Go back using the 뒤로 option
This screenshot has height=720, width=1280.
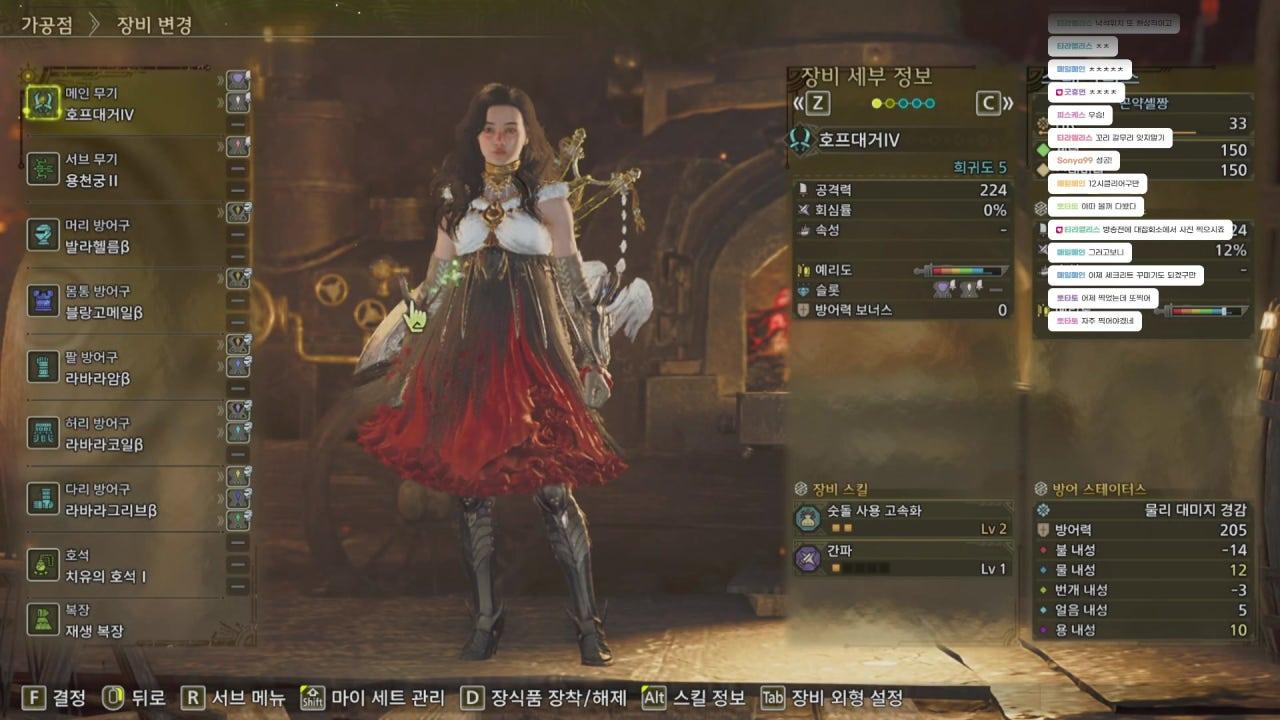click(x=134, y=698)
